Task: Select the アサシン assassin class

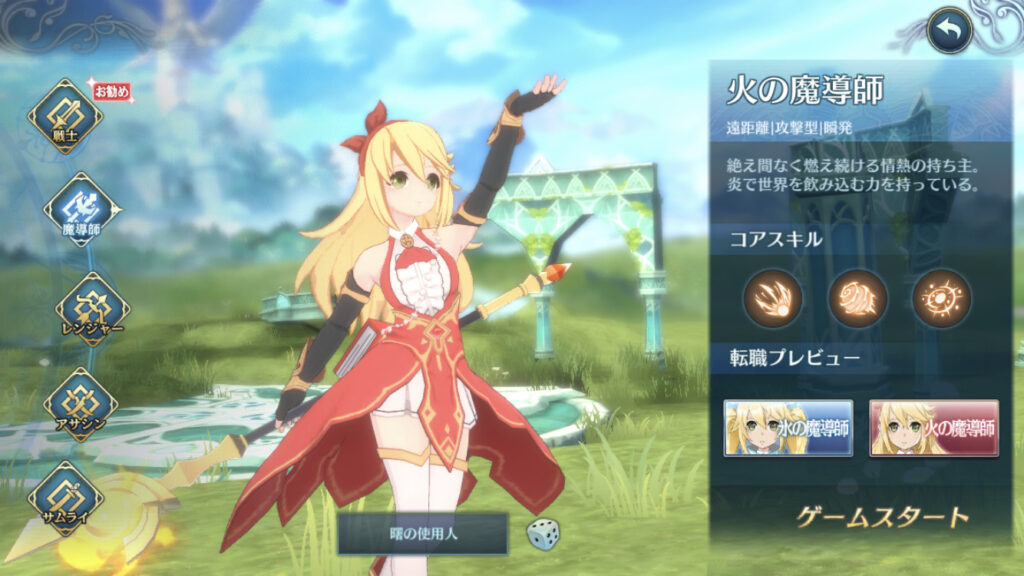Action: click(x=80, y=404)
